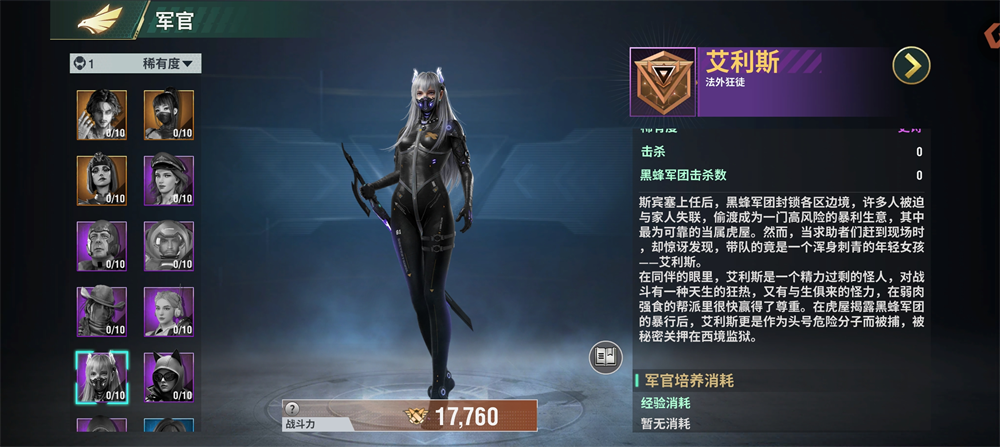Viewport: 1000px width, 447px height.
Task: Select the cat-eared hood officer with sunglasses
Action: pos(167,376)
